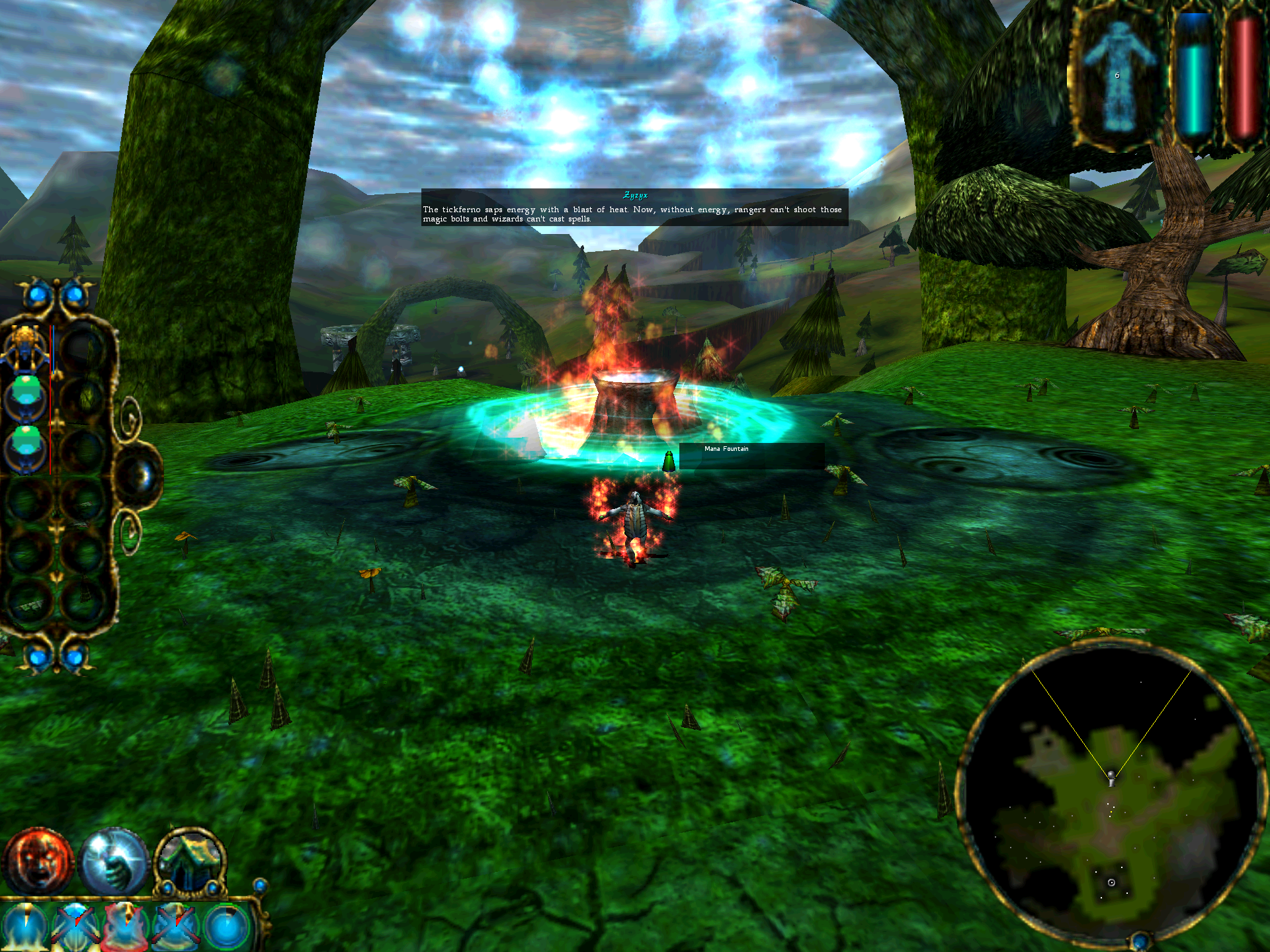The image size is (1270, 952).
Task: Select the golden creature in the squad panel
Action: point(26,348)
